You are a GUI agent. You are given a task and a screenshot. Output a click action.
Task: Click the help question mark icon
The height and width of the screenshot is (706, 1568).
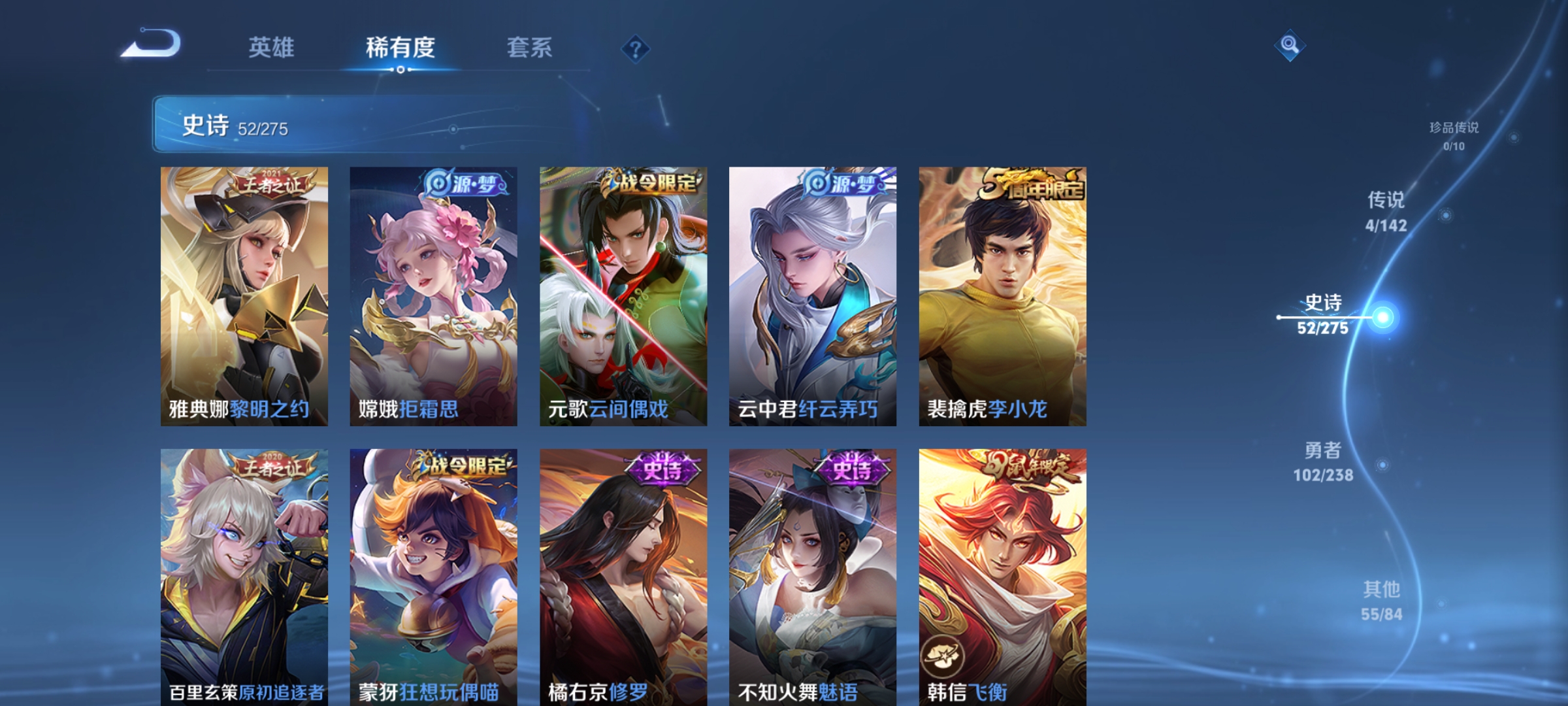pyautogui.click(x=635, y=50)
